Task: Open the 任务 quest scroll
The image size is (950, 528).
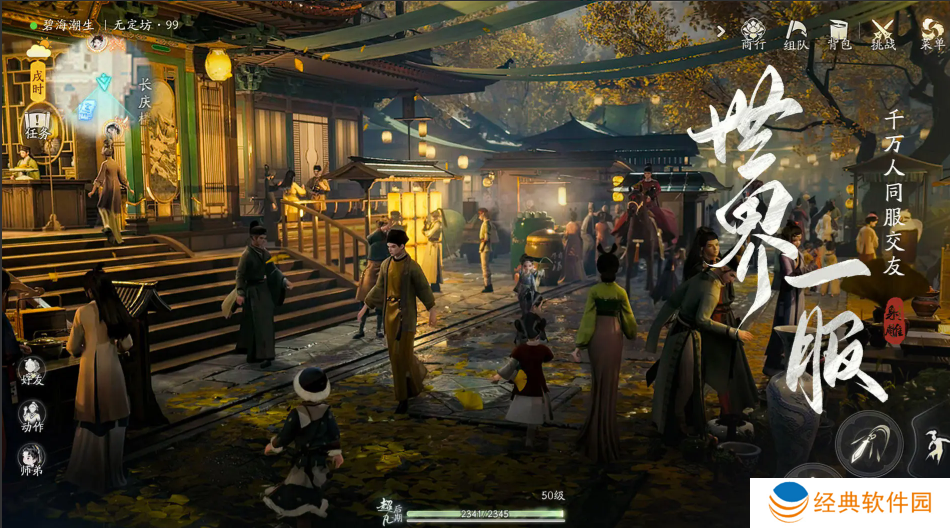Action: pyautogui.click(x=38, y=126)
